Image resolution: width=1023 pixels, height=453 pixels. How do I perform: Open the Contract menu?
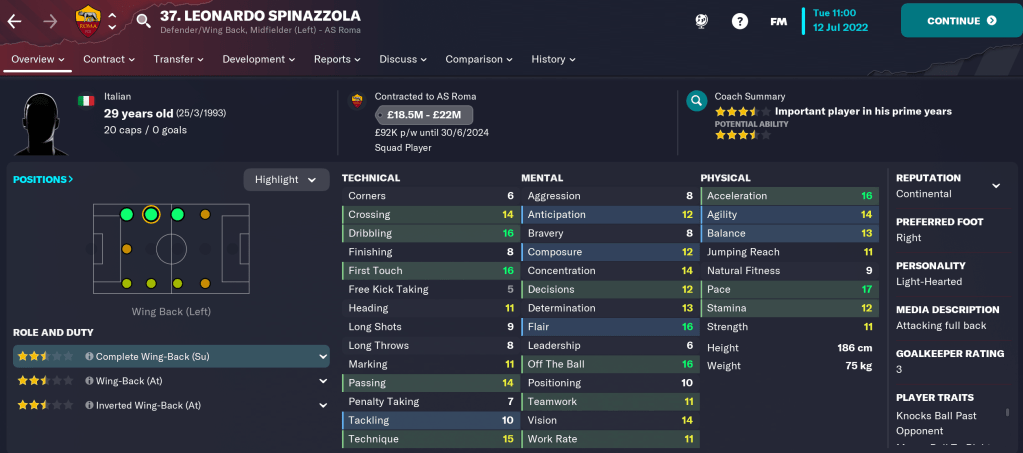pos(108,59)
